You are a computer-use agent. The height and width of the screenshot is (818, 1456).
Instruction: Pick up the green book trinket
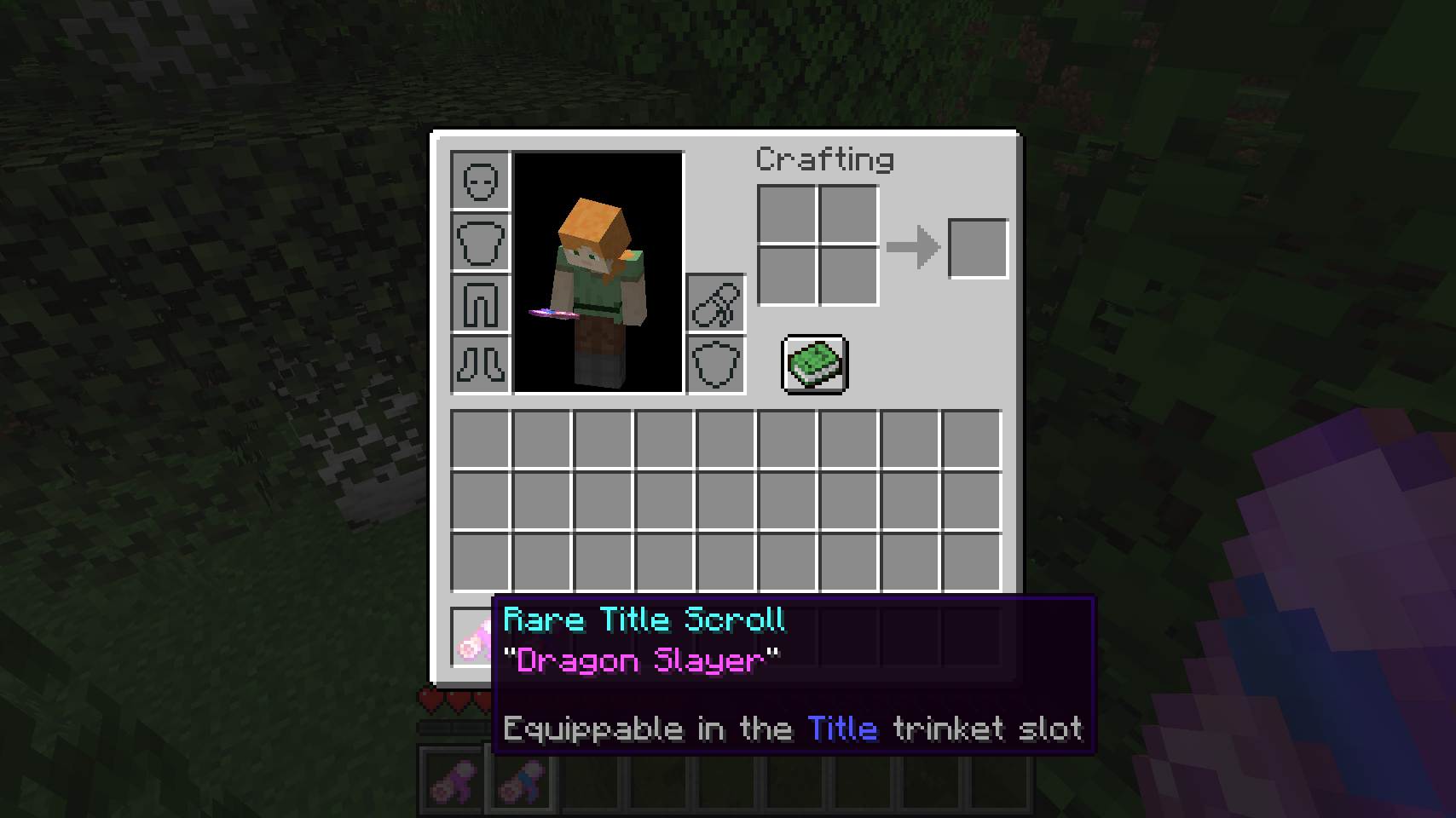click(812, 366)
